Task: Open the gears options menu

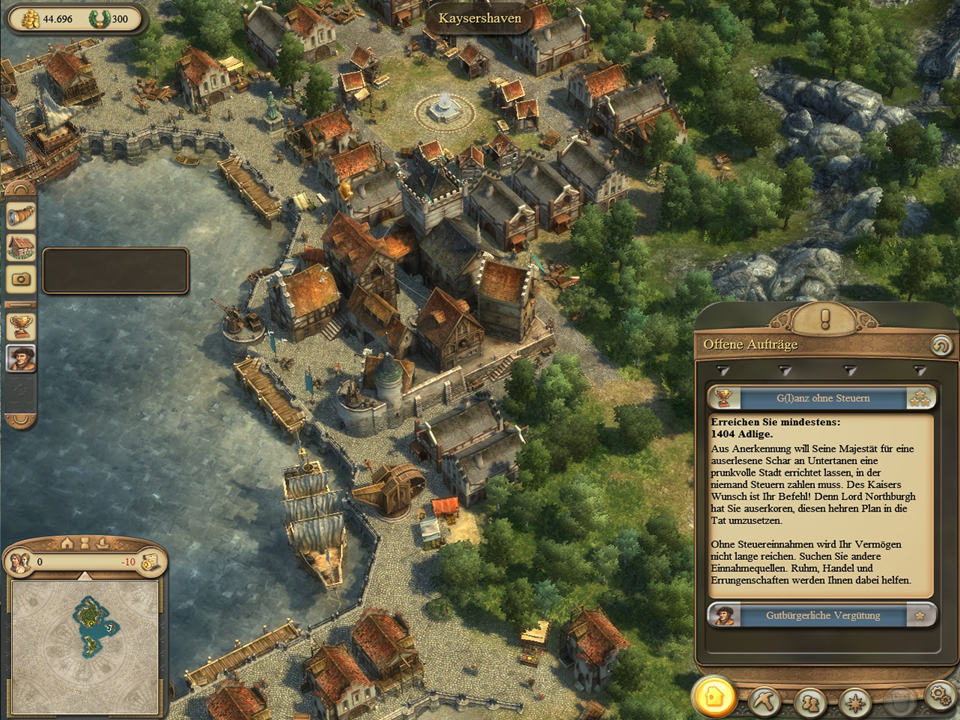Action: coord(940,695)
